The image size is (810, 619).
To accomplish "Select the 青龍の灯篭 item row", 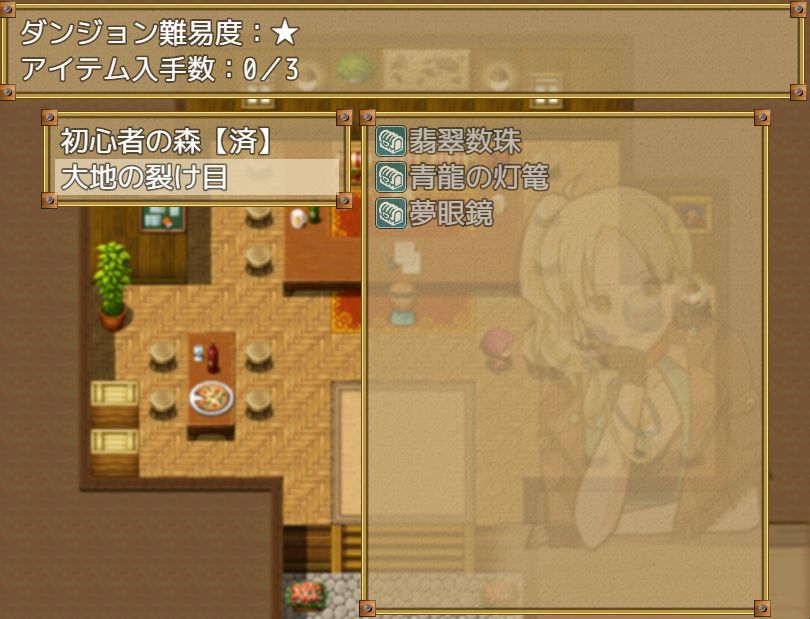I will point(463,178).
